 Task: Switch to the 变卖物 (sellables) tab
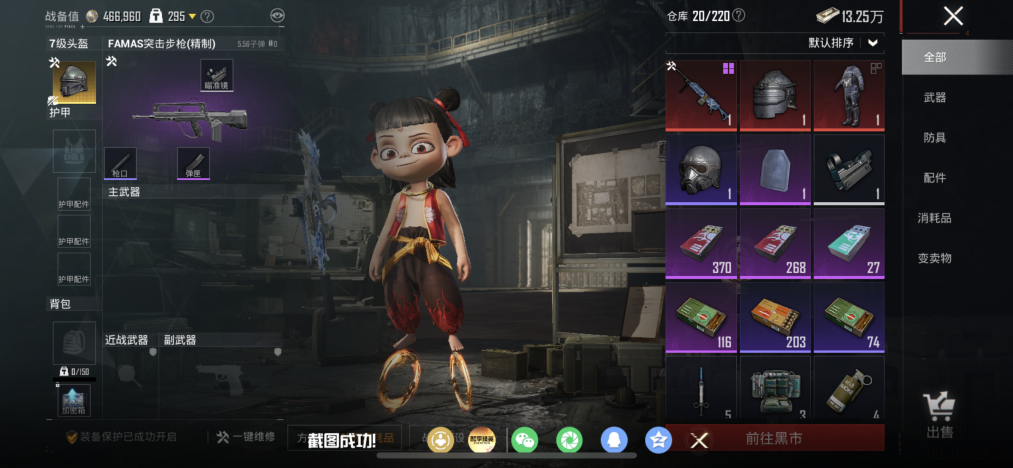[935, 258]
